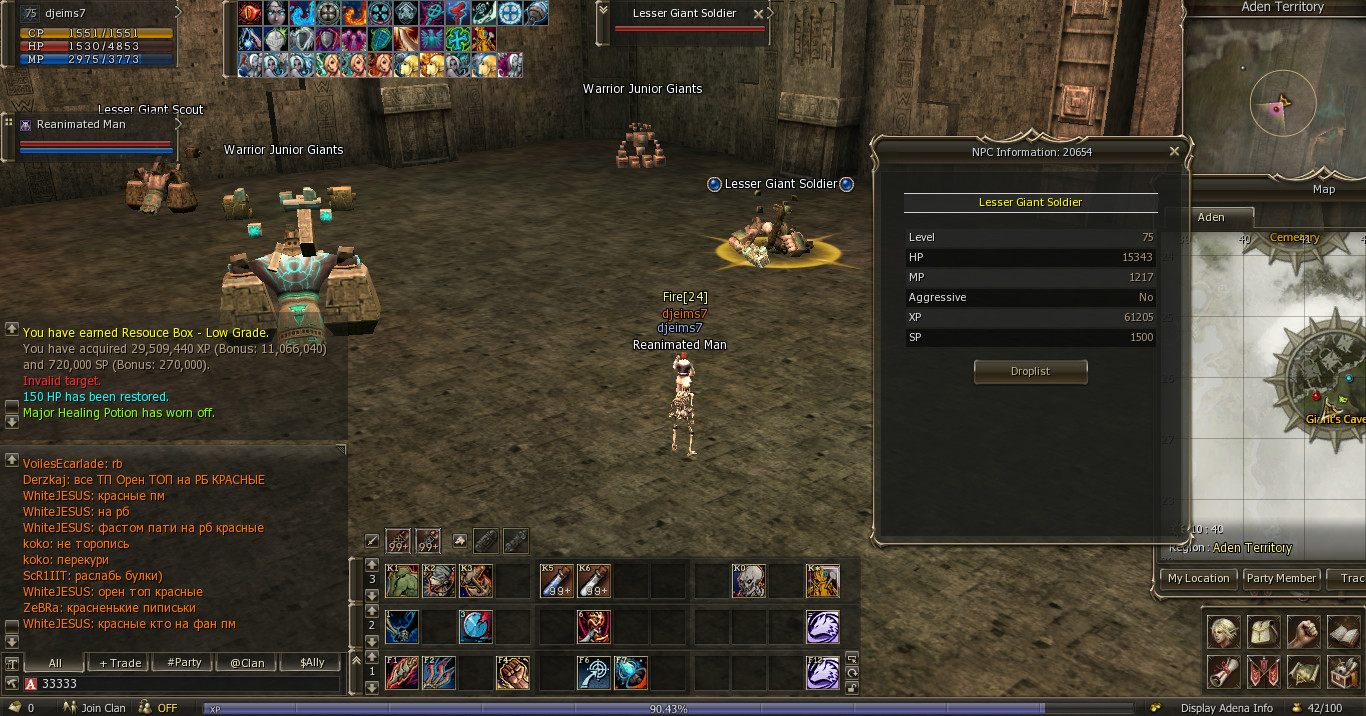Open the character status elf-portrait icon
Image resolution: width=1366 pixels, height=716 pixels.
coord(1223,632)
